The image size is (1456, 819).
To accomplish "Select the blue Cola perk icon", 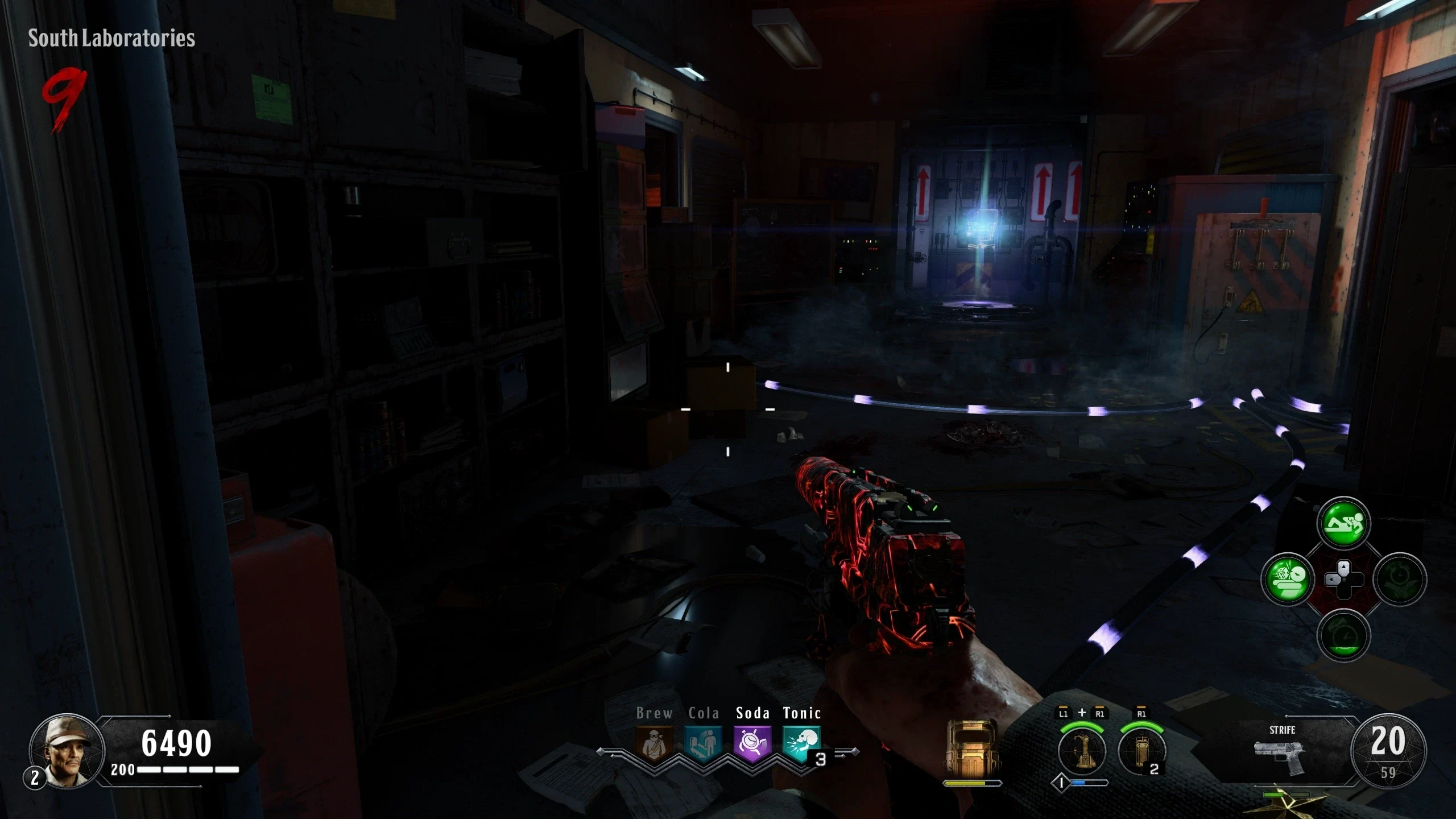I will click(704, 743).
